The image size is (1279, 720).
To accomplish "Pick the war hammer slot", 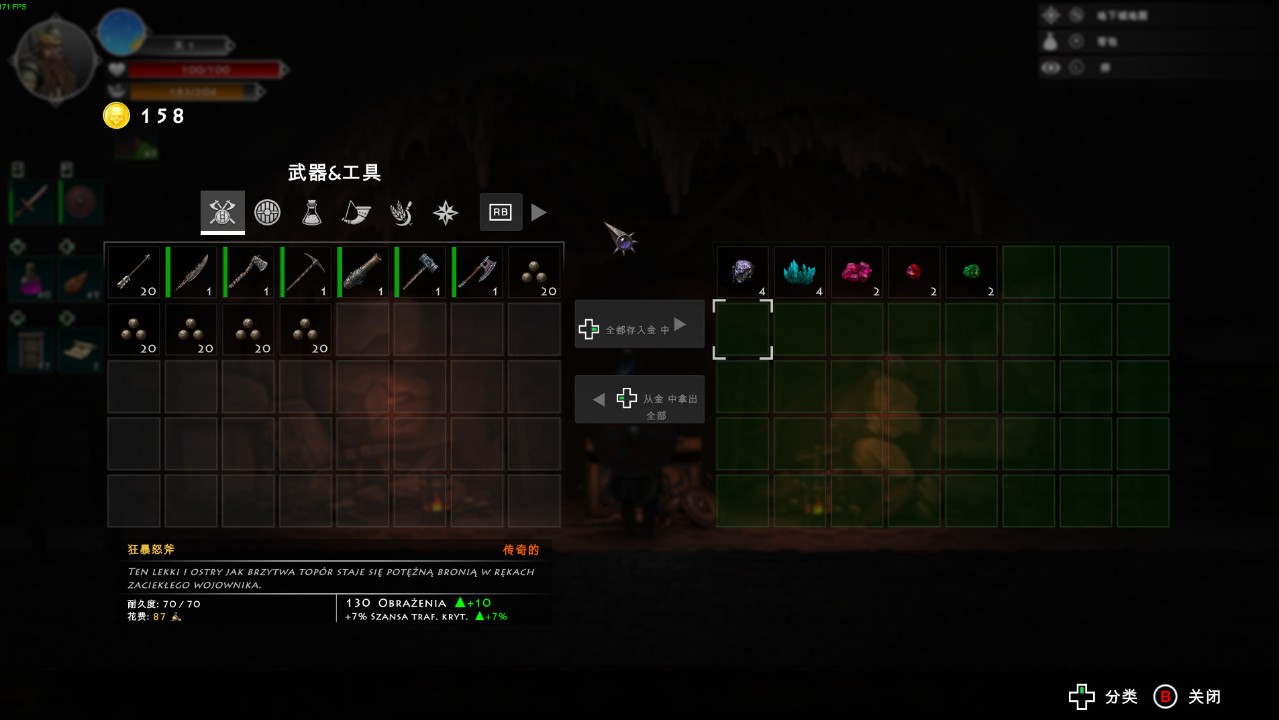I will tap(420, 272).
